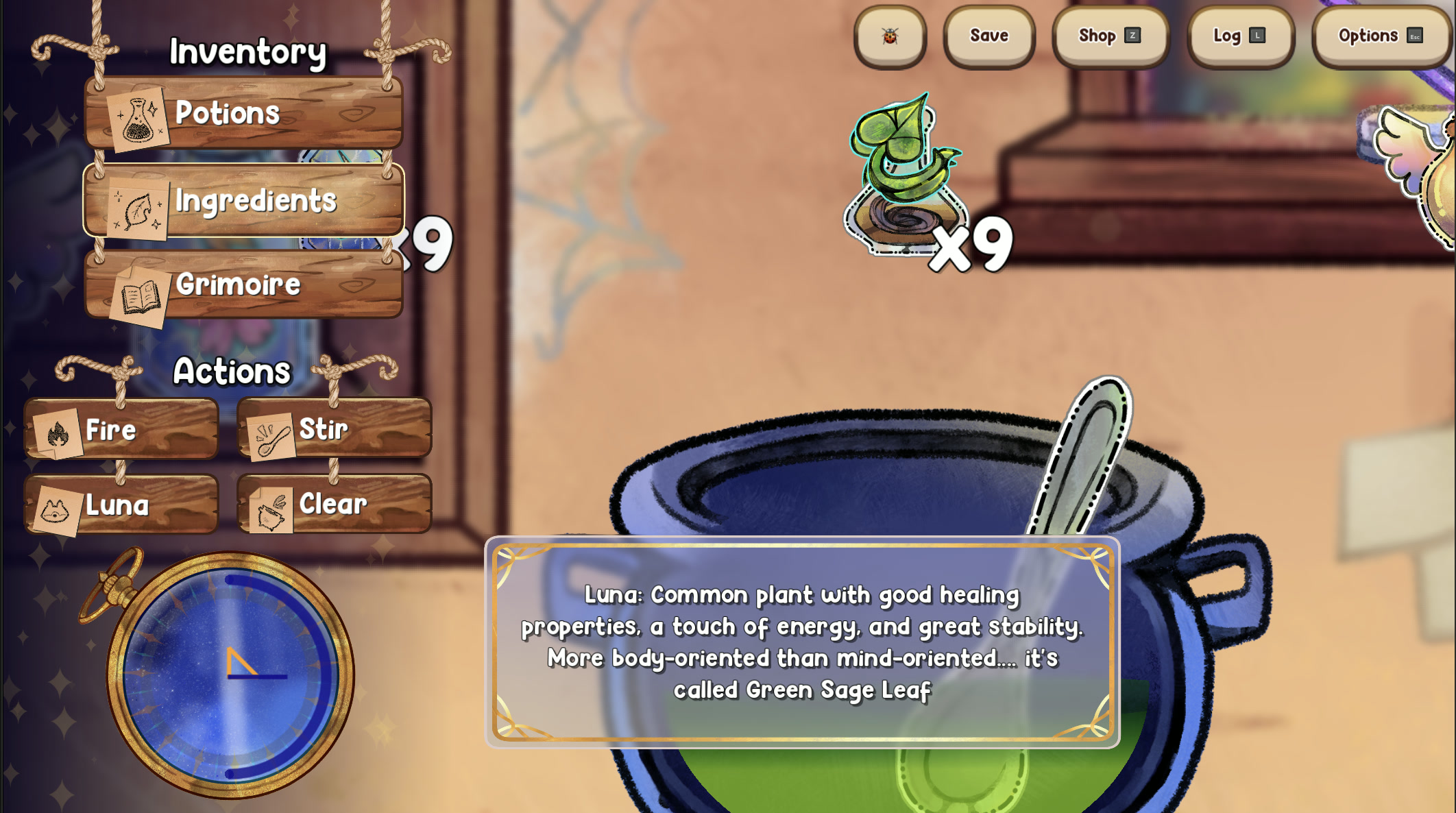1456x813 pixels.
Task: Select the Ingredients inventory category
Action: point(243,201)
